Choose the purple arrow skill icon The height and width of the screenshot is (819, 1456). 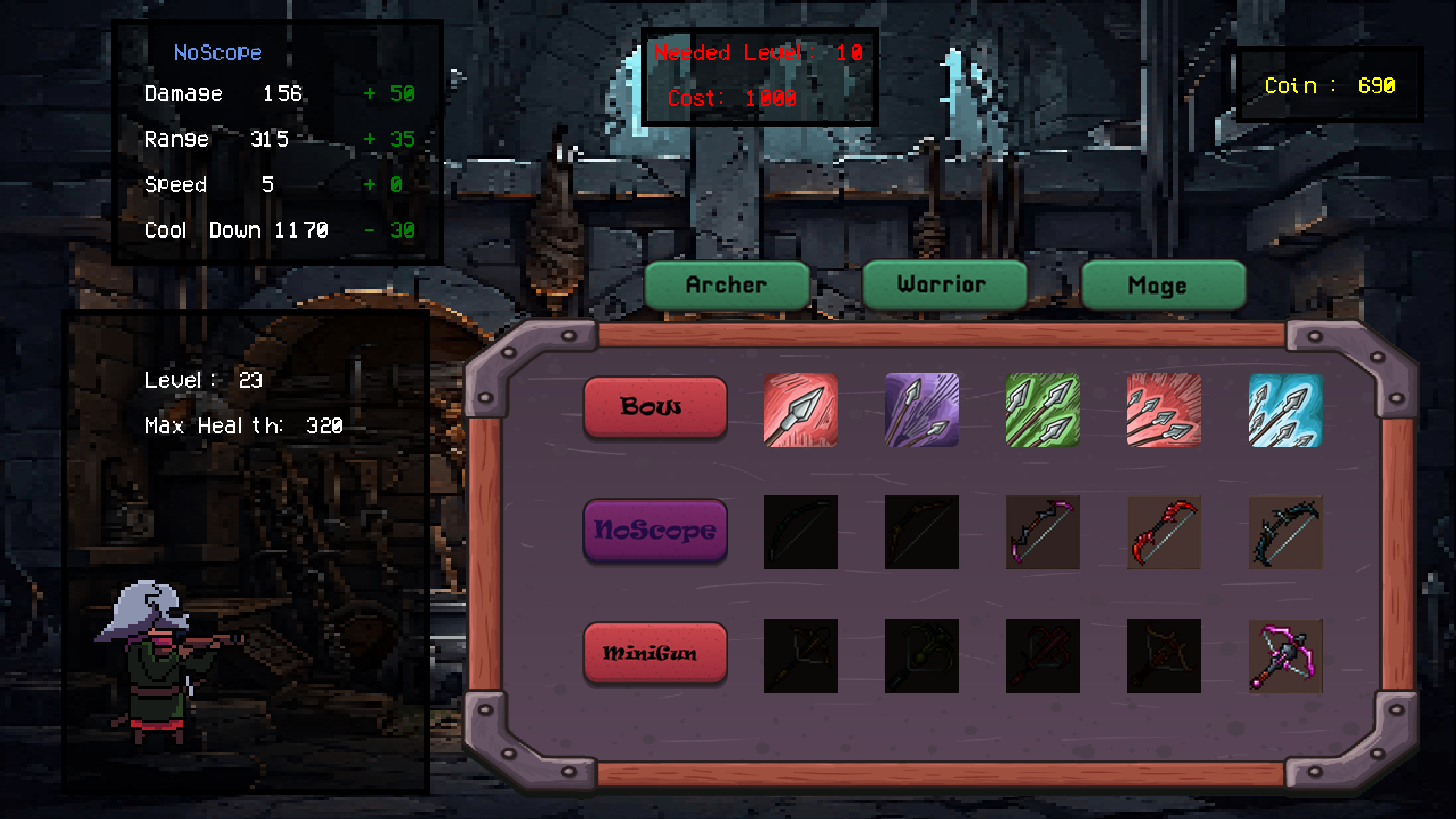coord(921,410)
